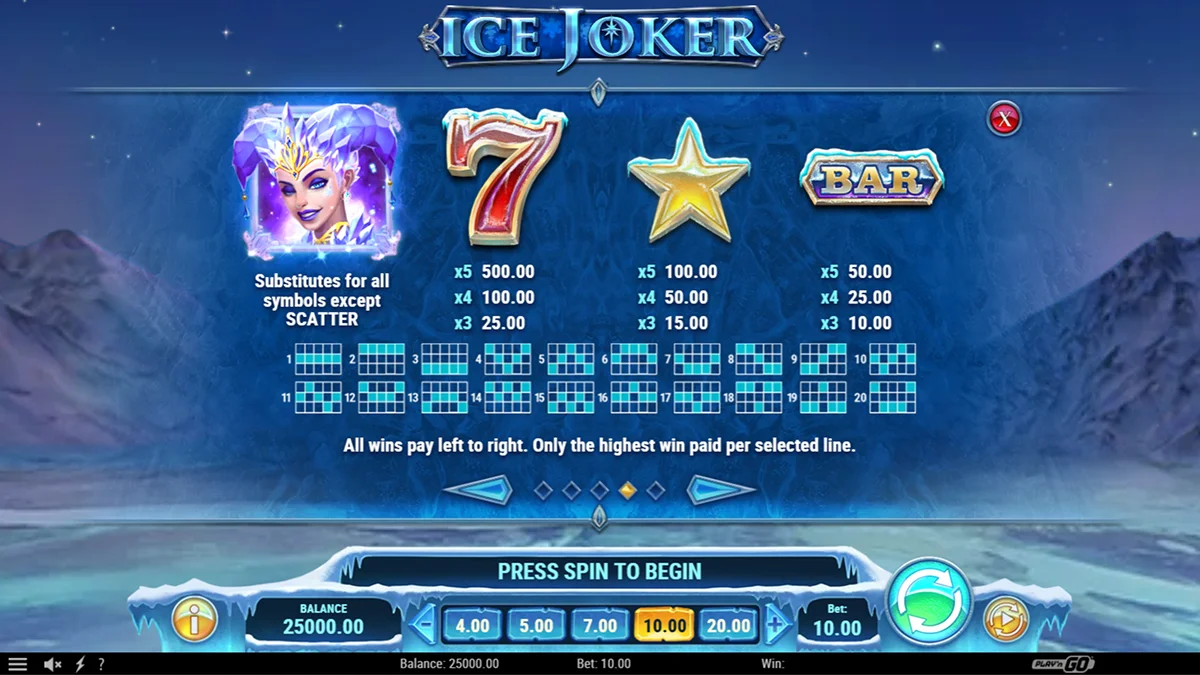
Task: Open the hamburger menu
Action: (x=18, y=664)
